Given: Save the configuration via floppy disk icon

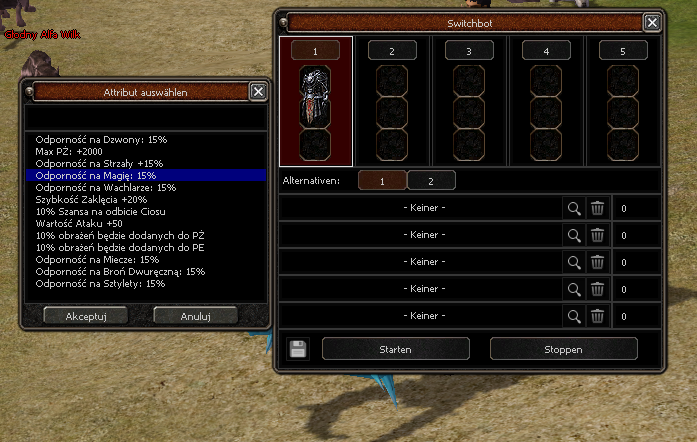Looking at the screenshot, I should tap(297, 349).
